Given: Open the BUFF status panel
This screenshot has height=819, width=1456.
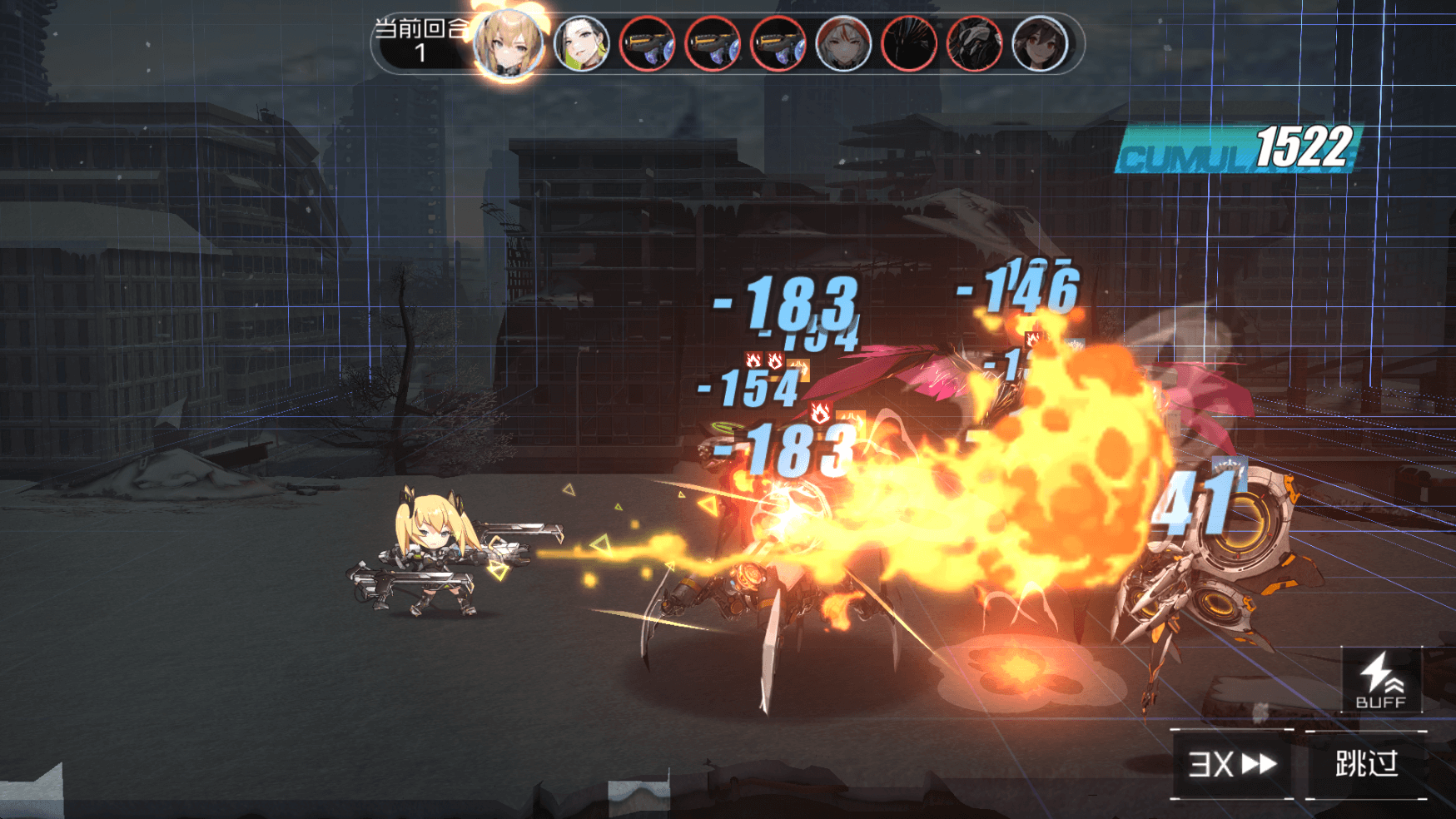Looking at the screenshot, I should coord(1381,682).
